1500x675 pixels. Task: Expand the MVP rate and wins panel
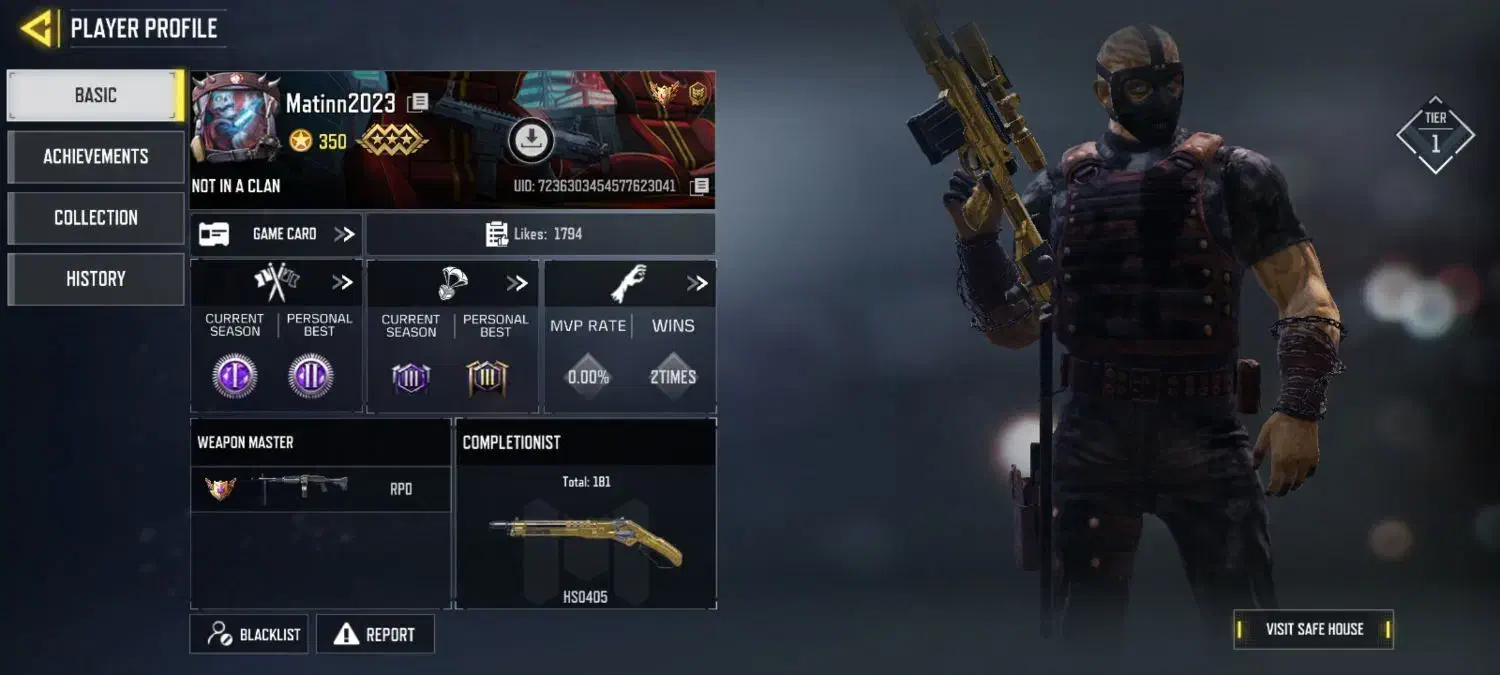pyautogui.click(x=697, y=284)
